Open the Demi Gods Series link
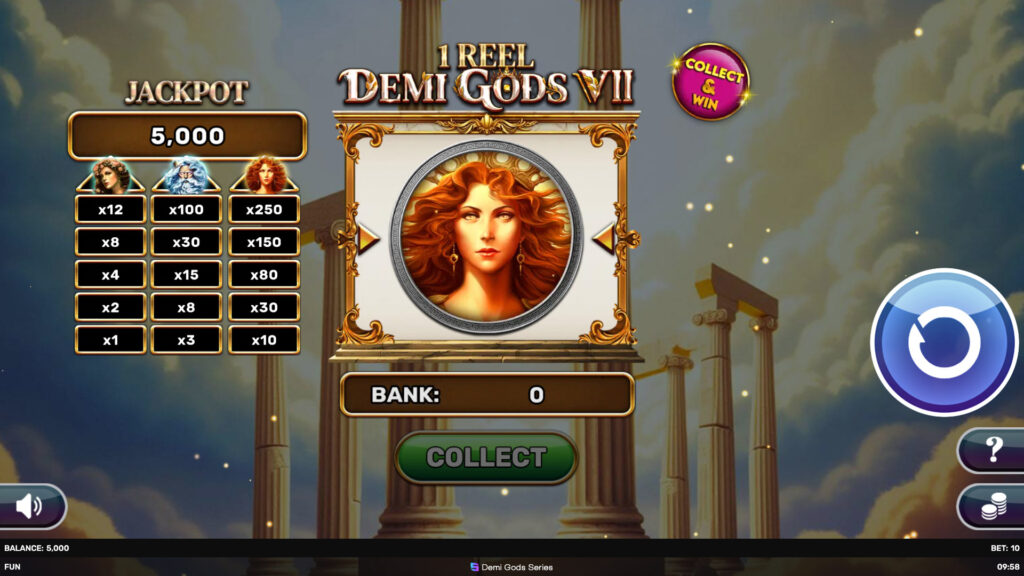The height and width of the screenshot is (576, 1024). [x=511, y=566]
